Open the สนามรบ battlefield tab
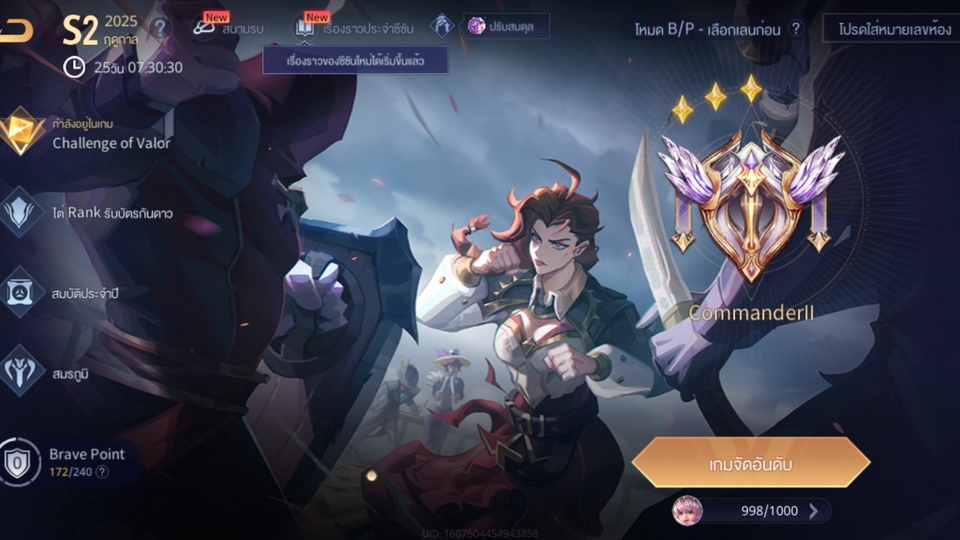 coord(230,27)
